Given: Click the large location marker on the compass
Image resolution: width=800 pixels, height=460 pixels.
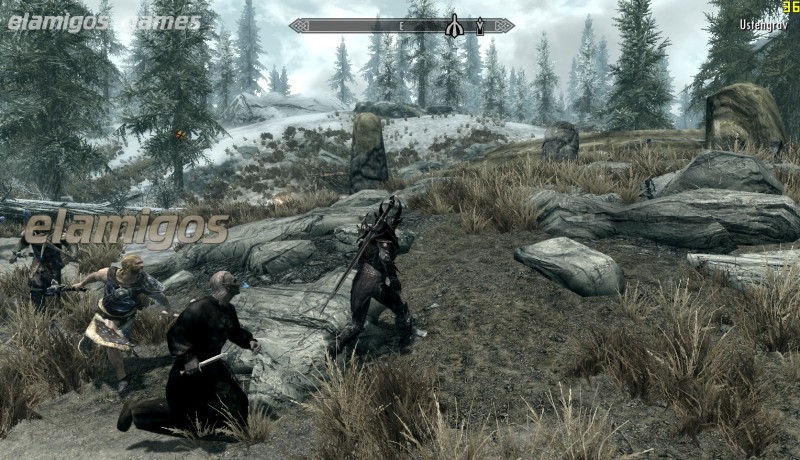Looking at the screenshot, I should pyautogui.click(x=454, y=26).
